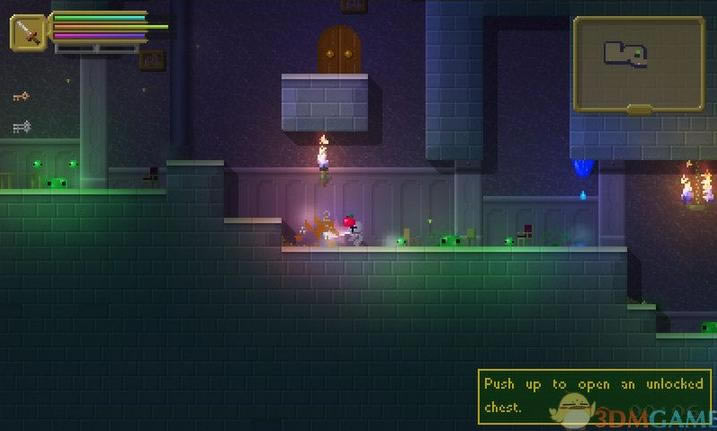The image size is (717, 431).
Task: Click the bronze key icon
Action: [x=20, y=96]
